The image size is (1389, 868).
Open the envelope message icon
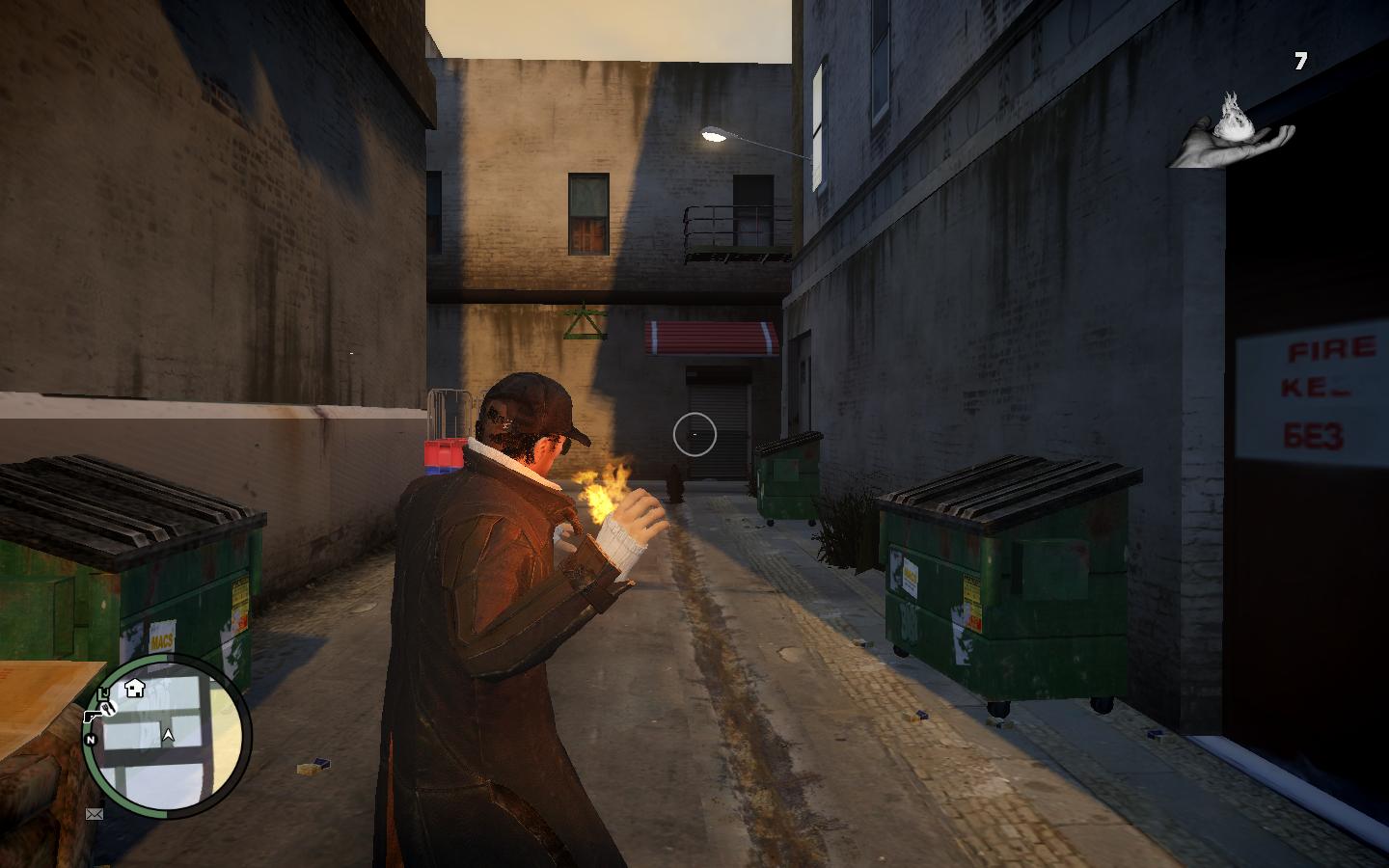pyautogui.click(x=95, y=814)
